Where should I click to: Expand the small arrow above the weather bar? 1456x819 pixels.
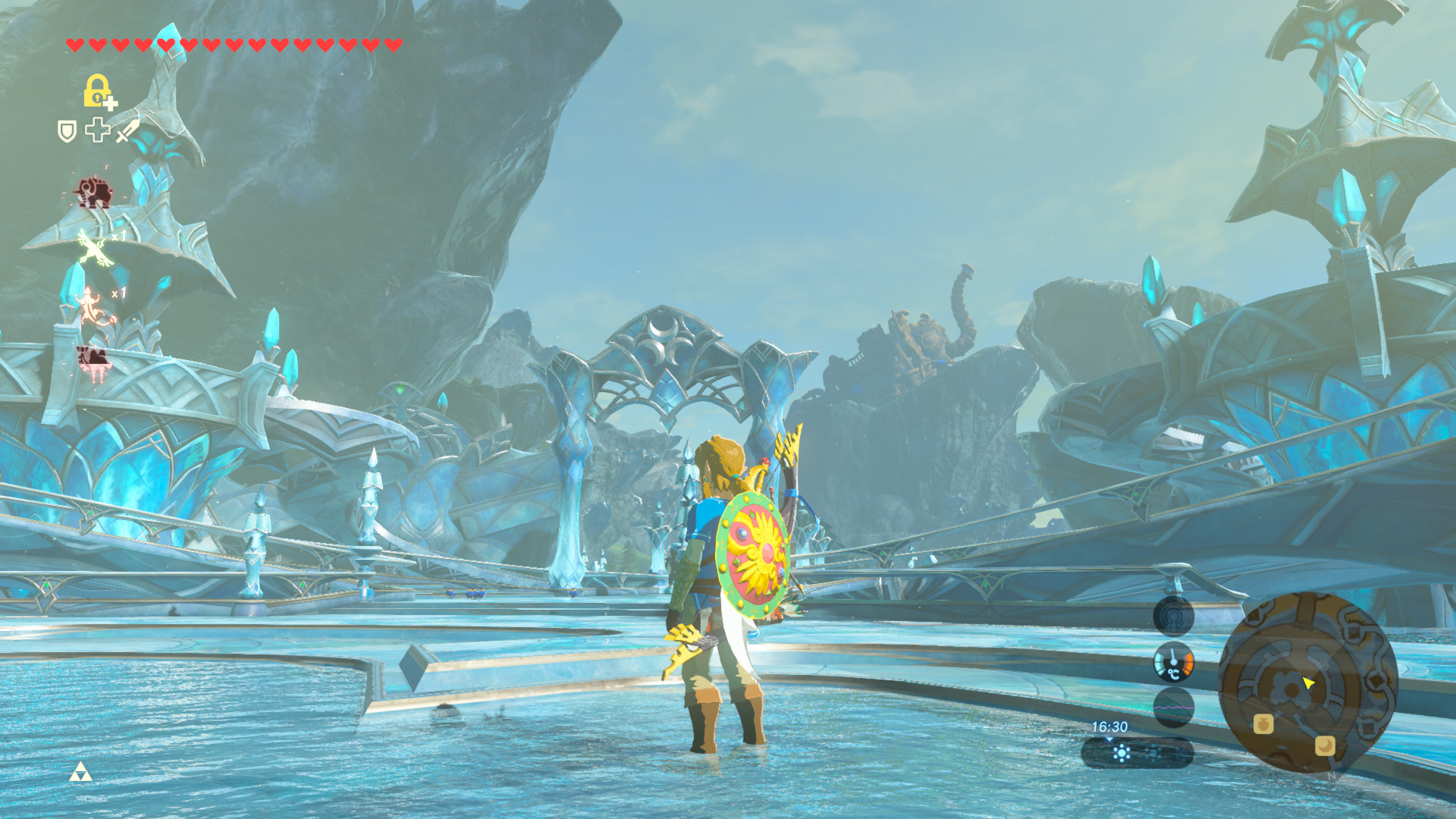1109,740
